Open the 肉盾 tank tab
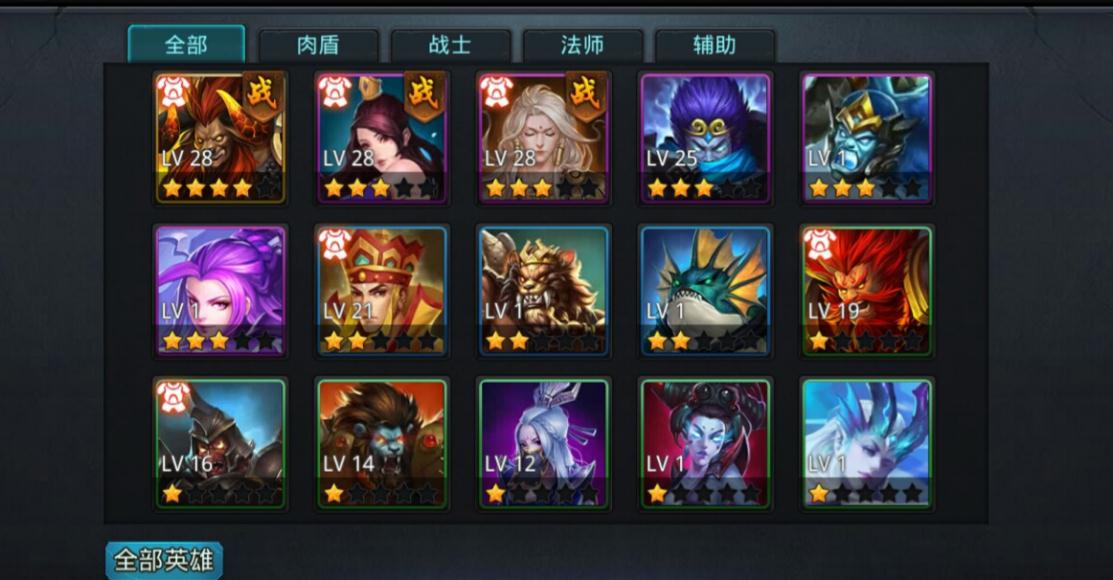 pyautogui.click(x=318, y=46)
